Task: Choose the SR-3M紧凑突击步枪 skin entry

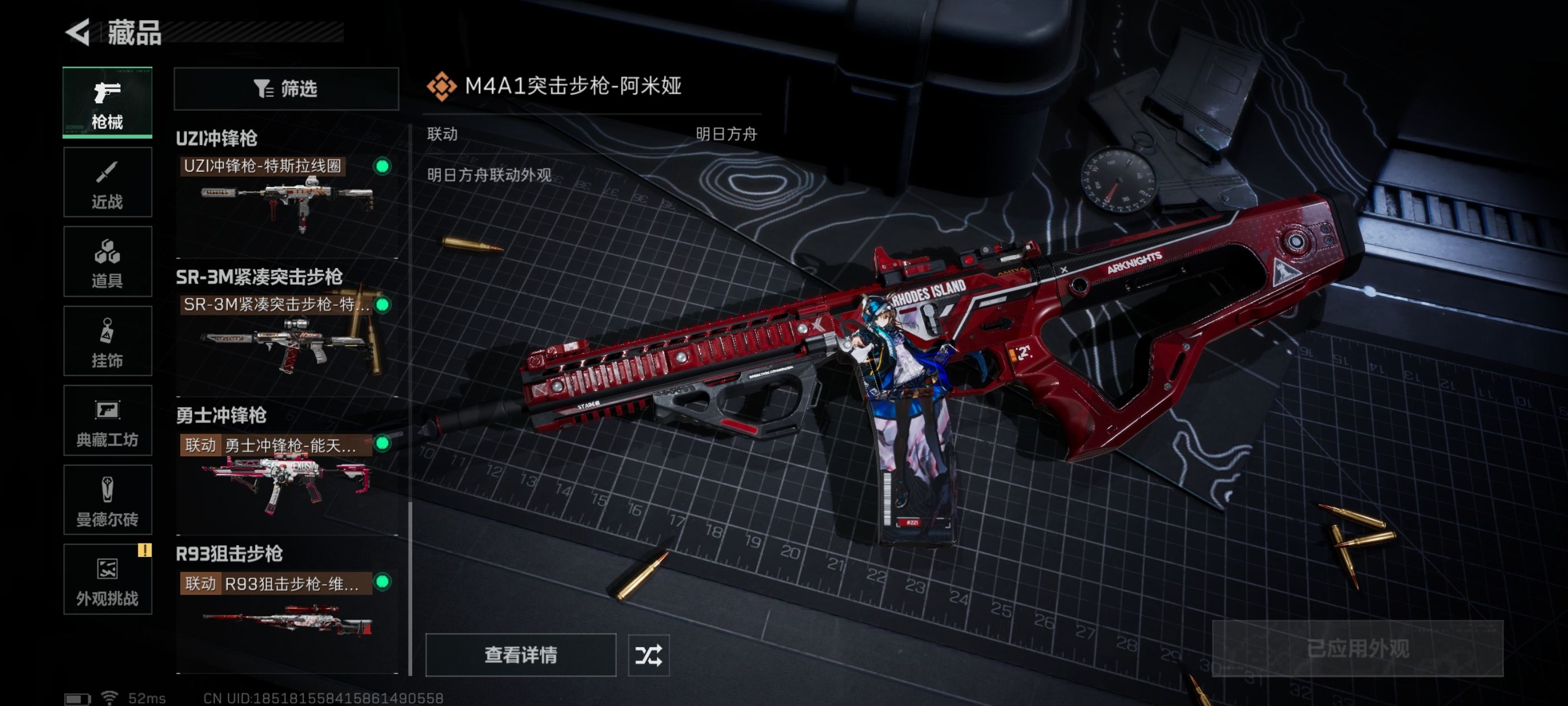Action: tap(286, 335)
